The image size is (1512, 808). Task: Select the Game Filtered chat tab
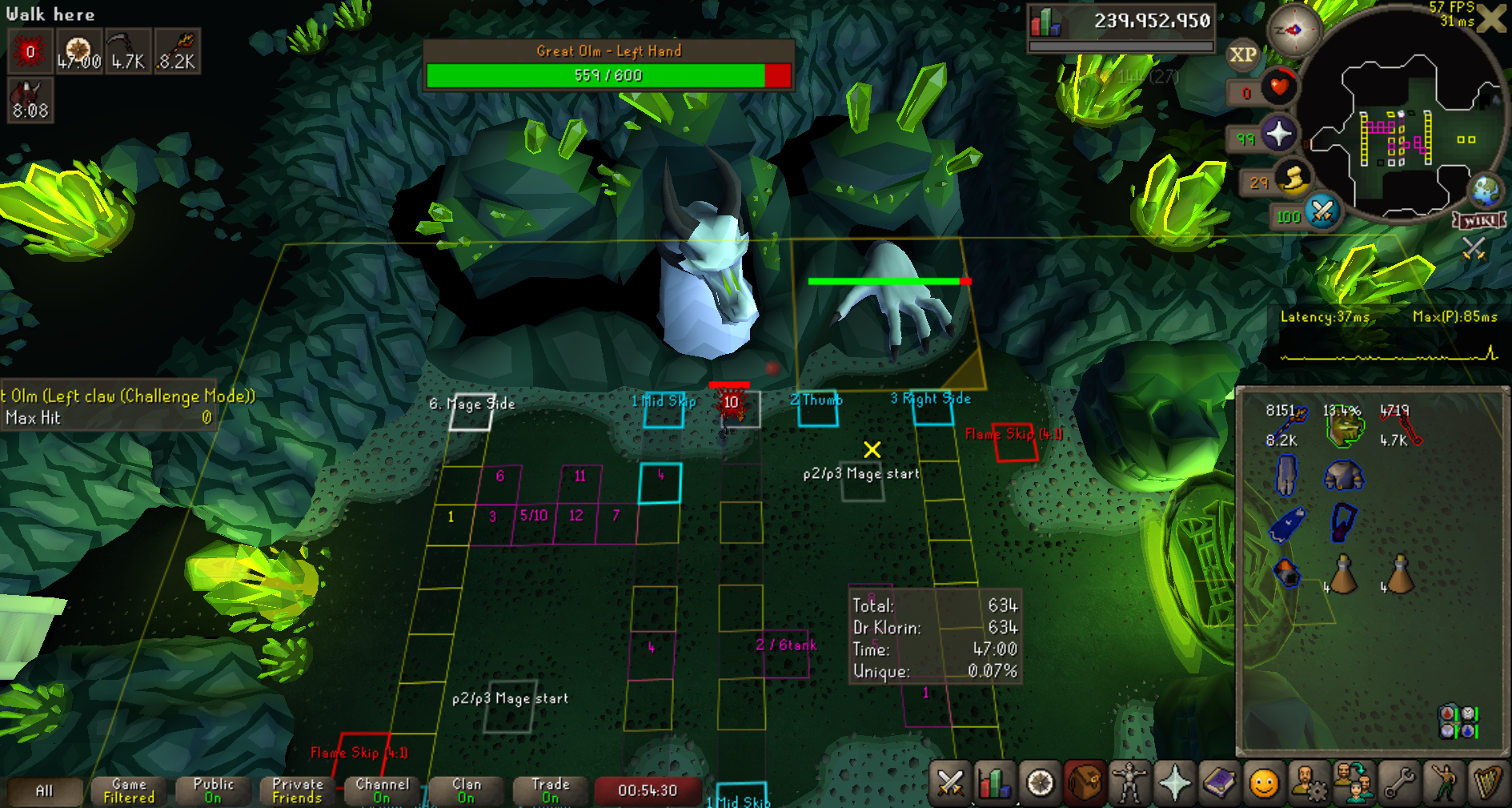coord(129,790)
